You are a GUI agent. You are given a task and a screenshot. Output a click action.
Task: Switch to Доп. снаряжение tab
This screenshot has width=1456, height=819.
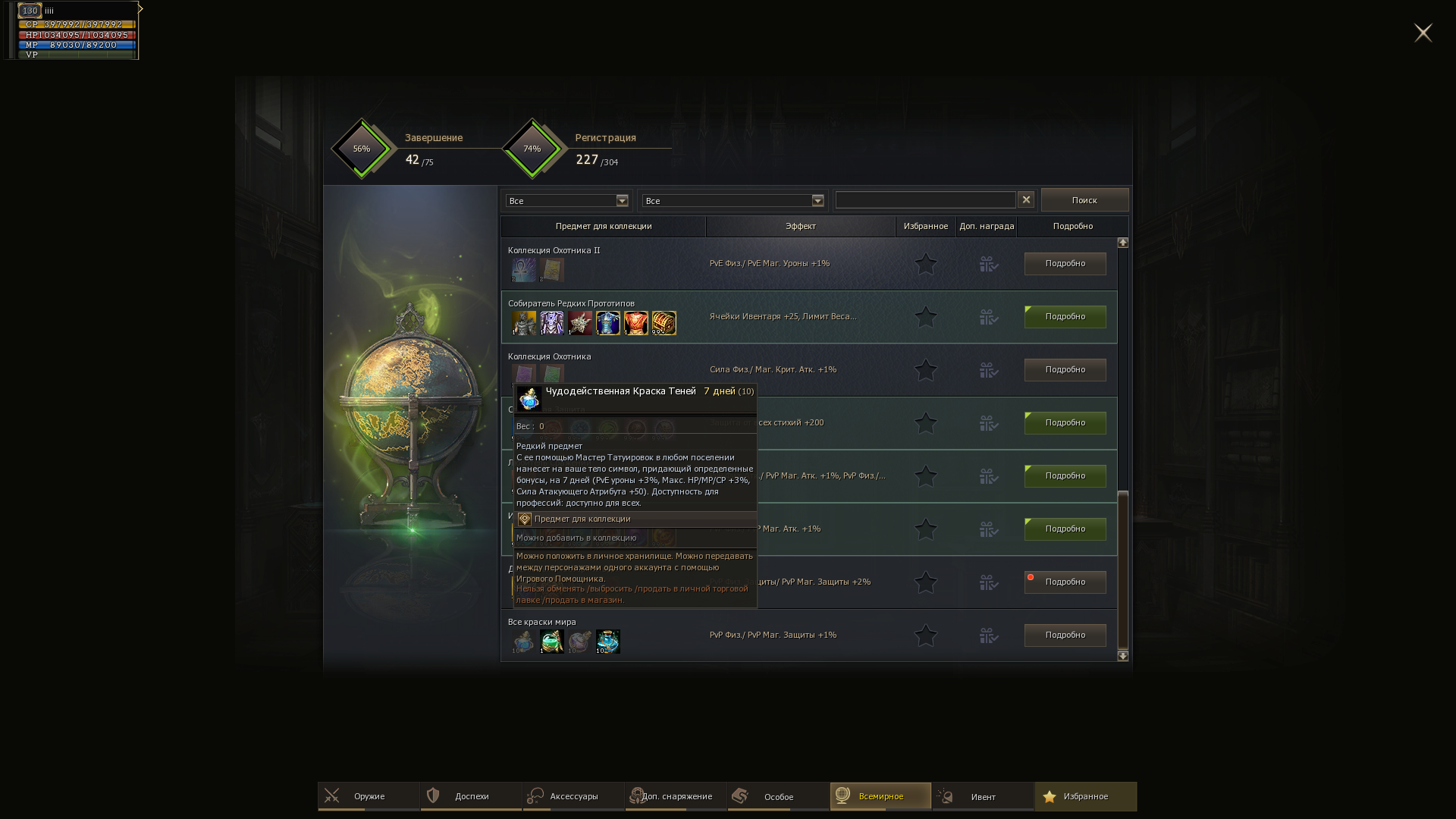(x=676, y=796)
